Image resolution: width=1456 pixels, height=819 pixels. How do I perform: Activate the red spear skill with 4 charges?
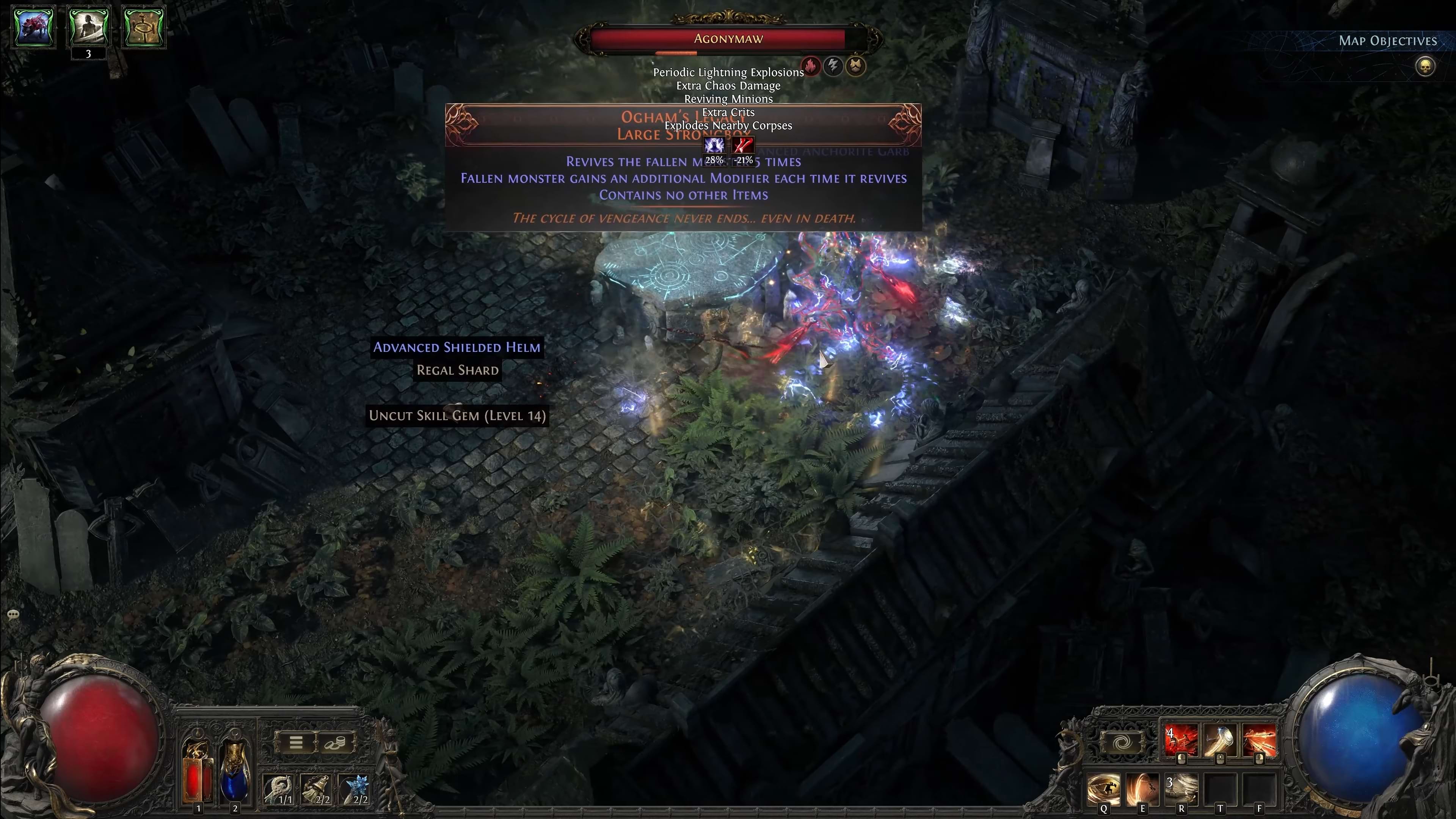pos(1181,741)
